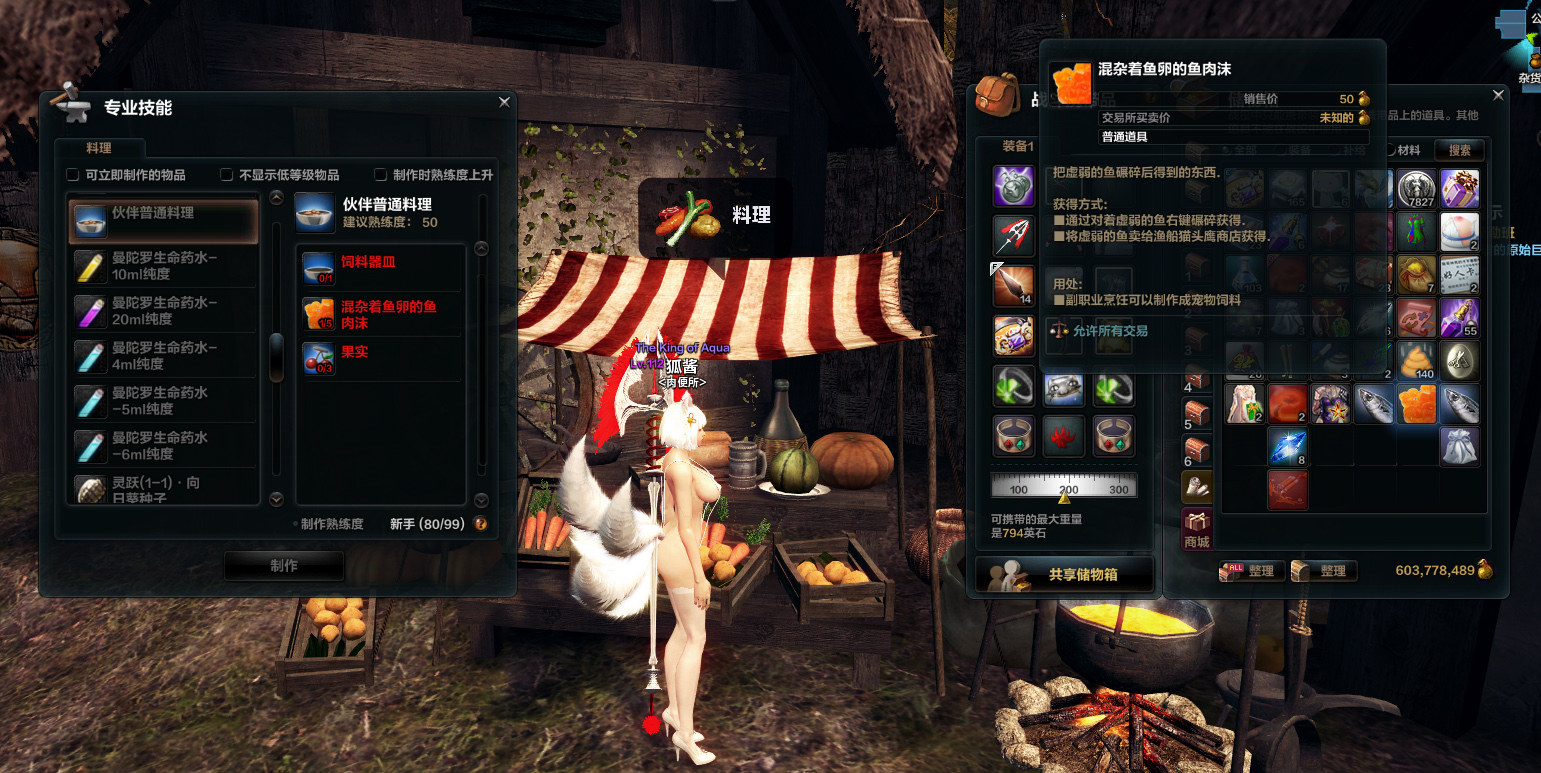Toggle the 不显示低等级物品 checkbox

(227, 175)
